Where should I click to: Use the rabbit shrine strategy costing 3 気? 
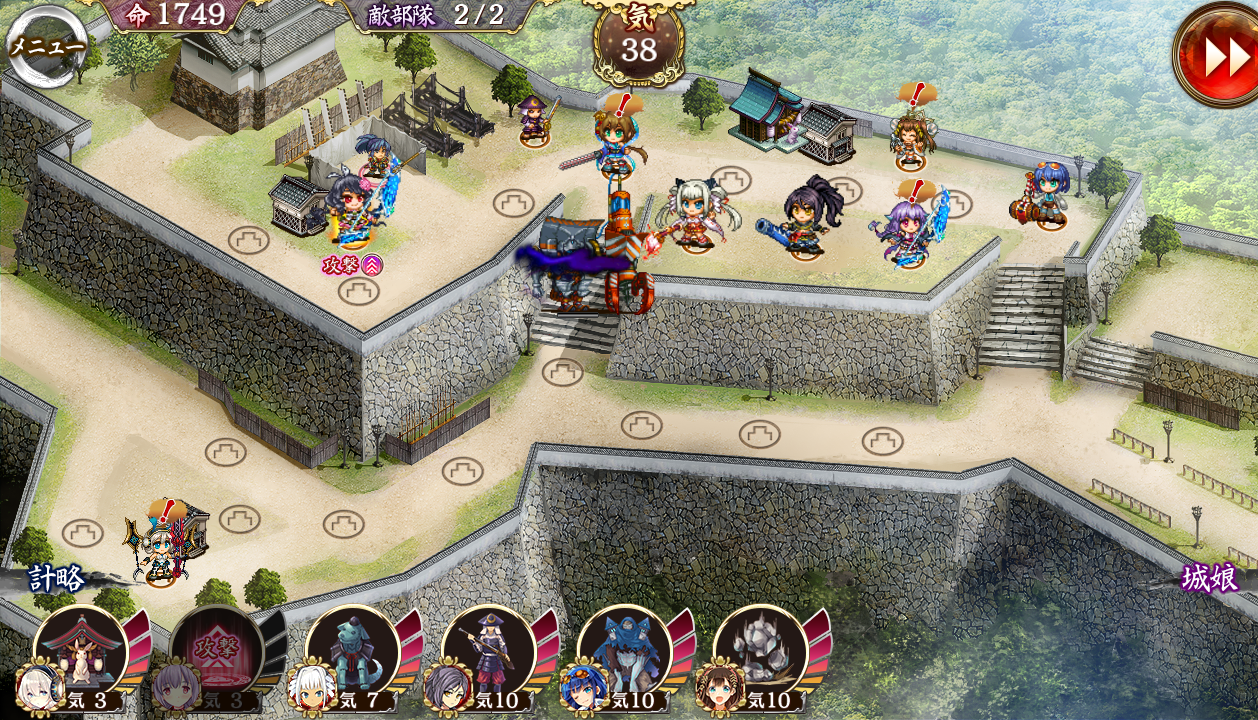(x=80, y=652)
